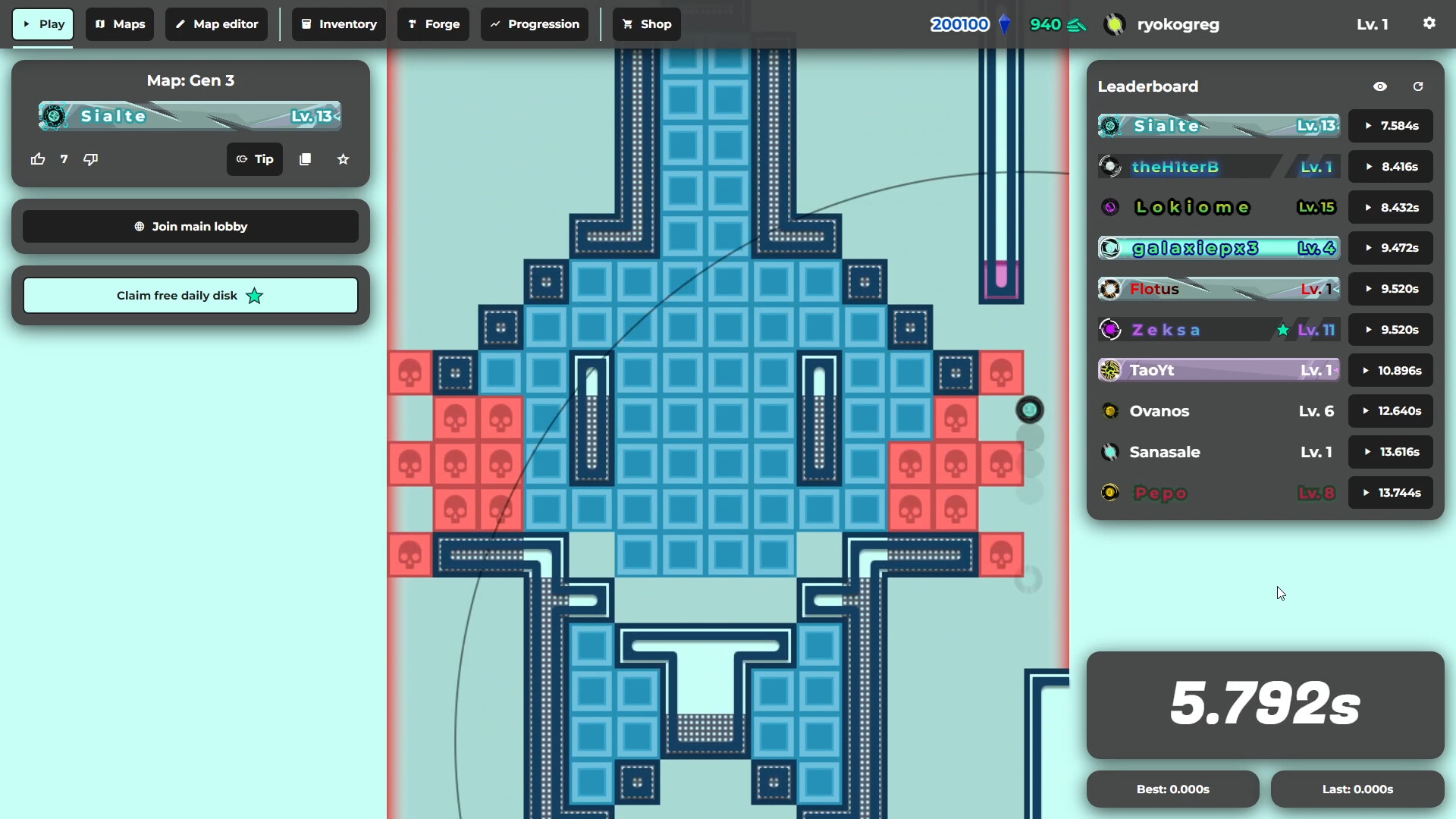Dislike the map with the thumbs down icon
The height and width of the screenshot is (819, 1456).
(x=90, y=159)
